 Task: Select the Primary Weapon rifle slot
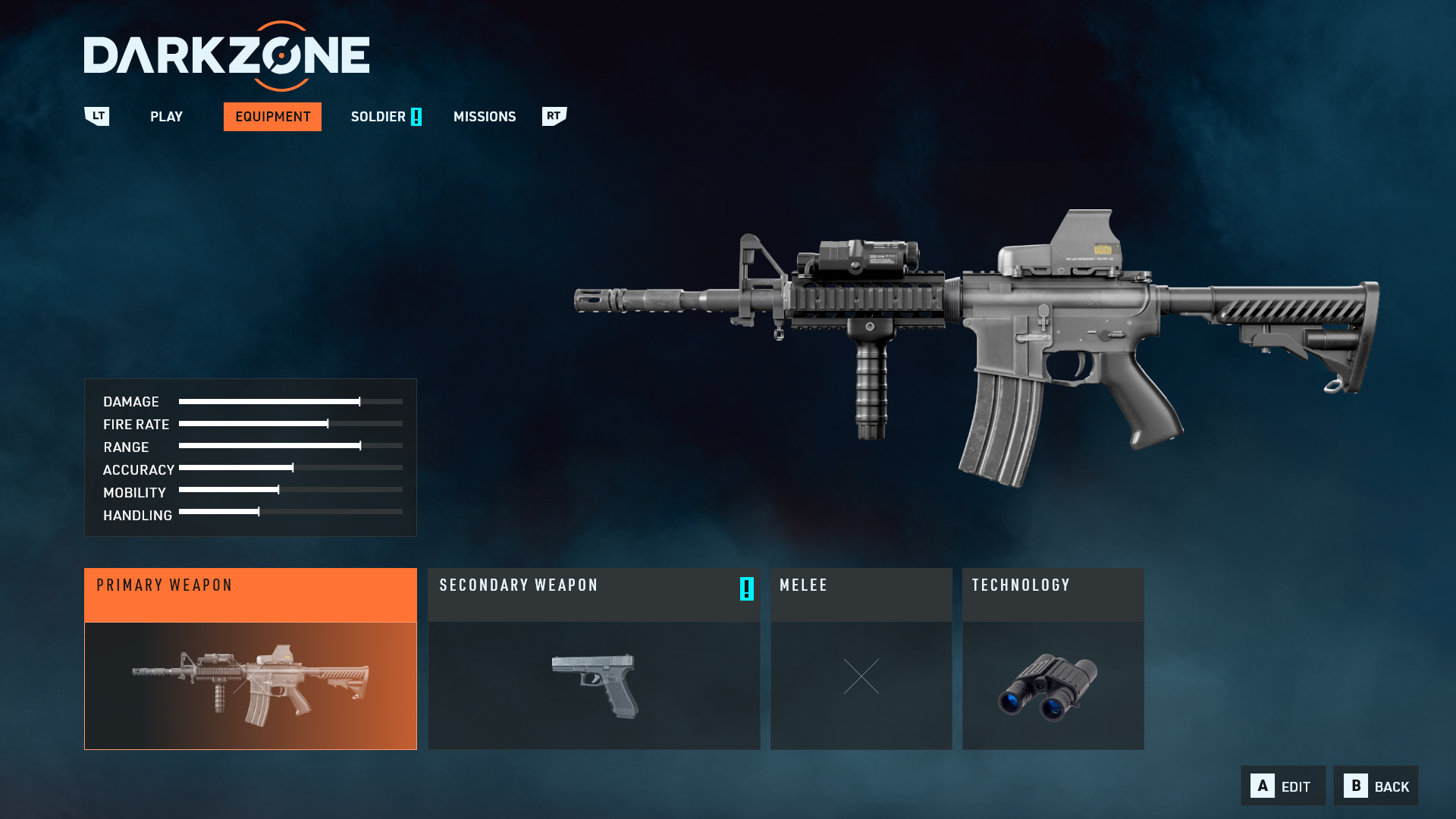coord(250,659)
